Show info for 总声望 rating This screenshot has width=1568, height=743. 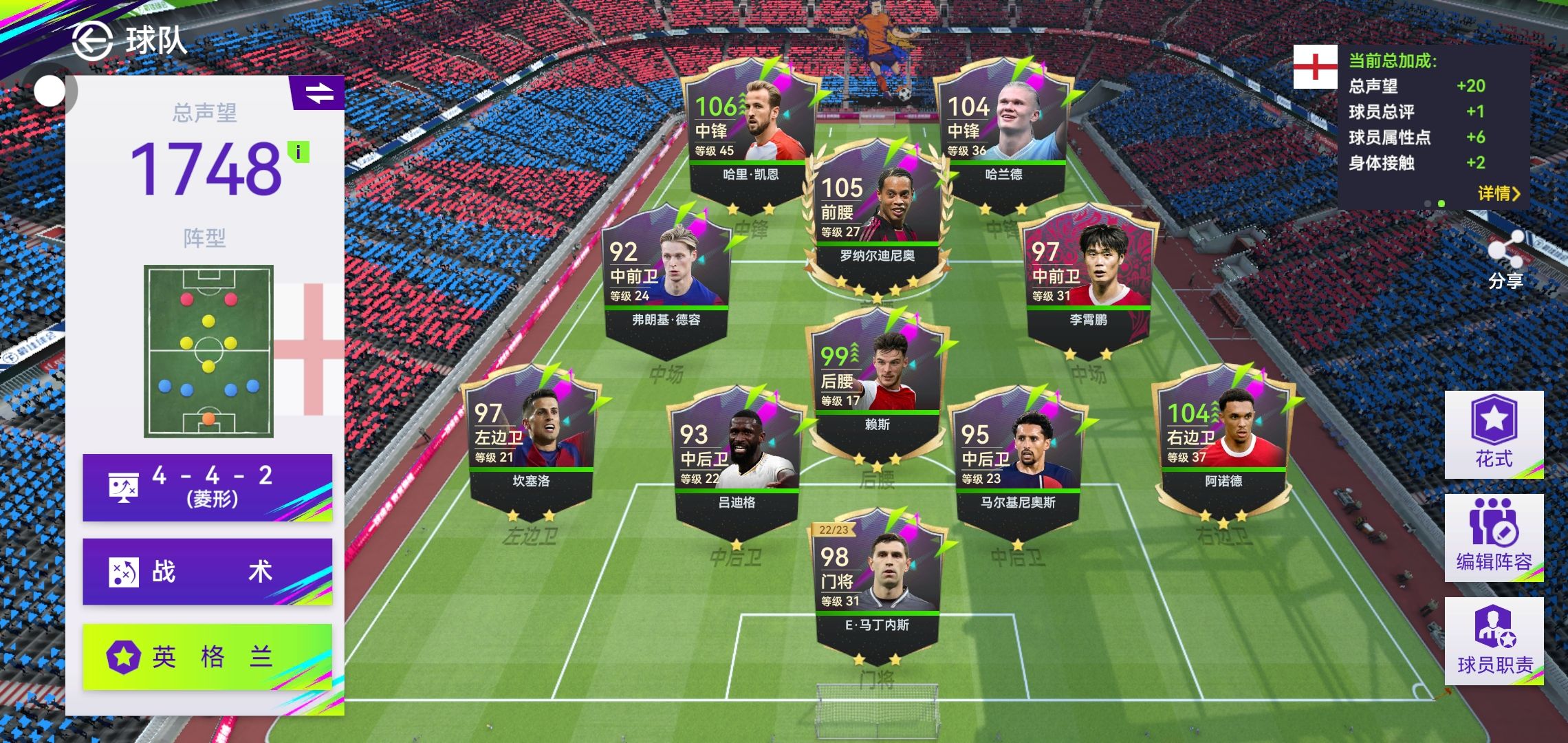pyautogui.click(x=298, y=152)
